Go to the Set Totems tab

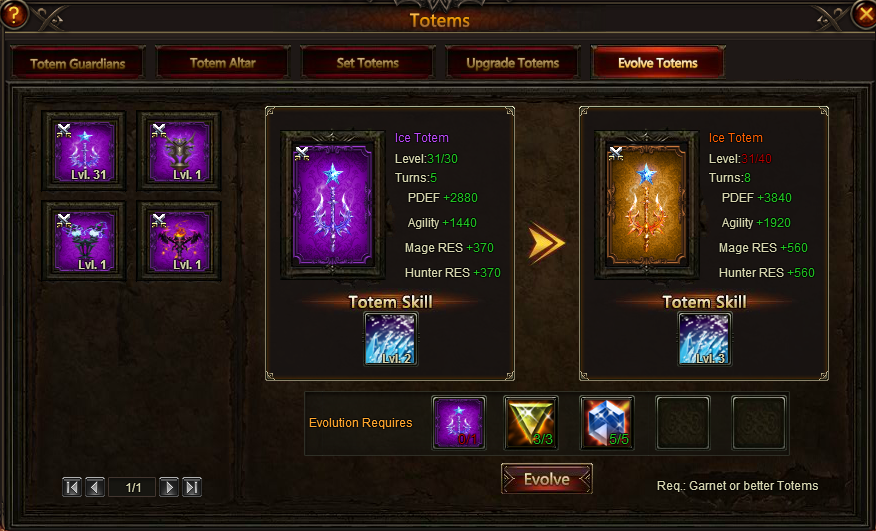[367, 63]
